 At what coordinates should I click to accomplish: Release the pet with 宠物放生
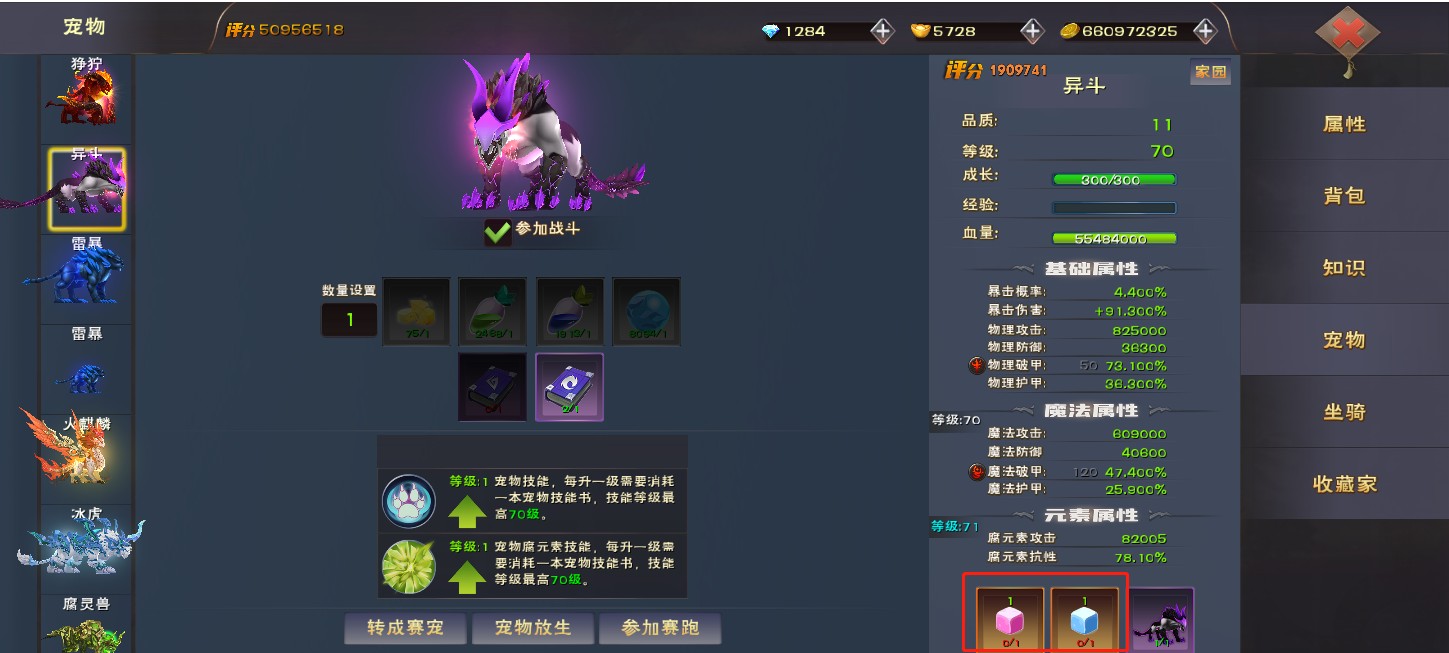tap(533, 628)
